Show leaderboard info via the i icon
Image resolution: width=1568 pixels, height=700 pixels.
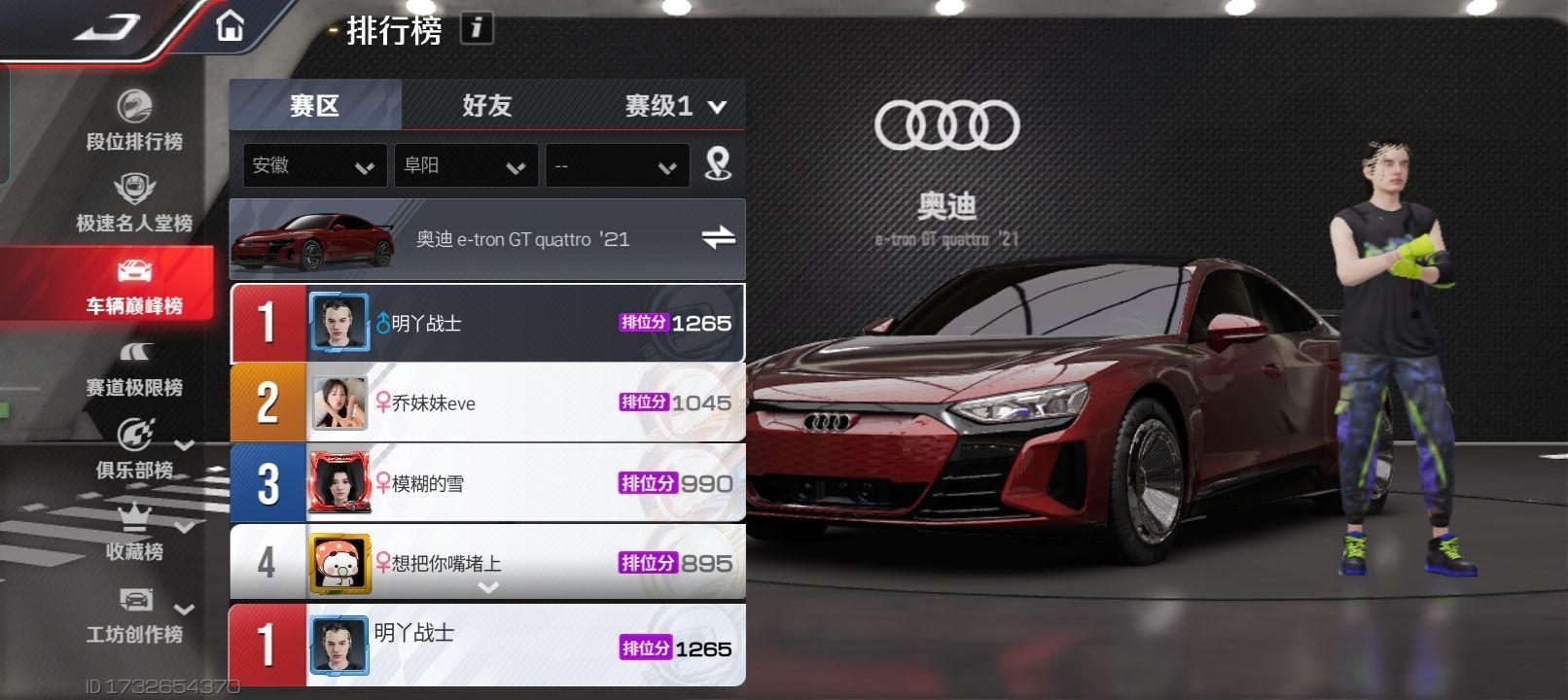(476, 28)
